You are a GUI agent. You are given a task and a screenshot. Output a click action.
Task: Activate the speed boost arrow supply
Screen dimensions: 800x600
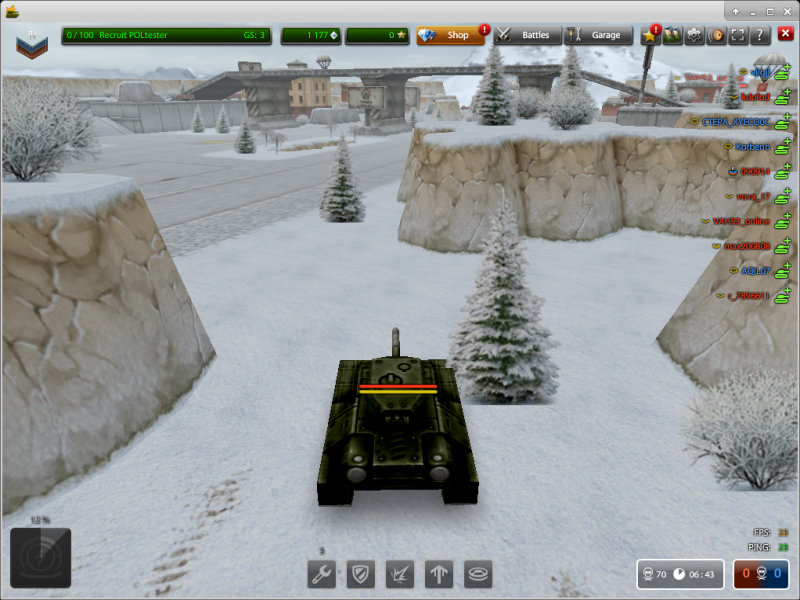coord(440,574)
